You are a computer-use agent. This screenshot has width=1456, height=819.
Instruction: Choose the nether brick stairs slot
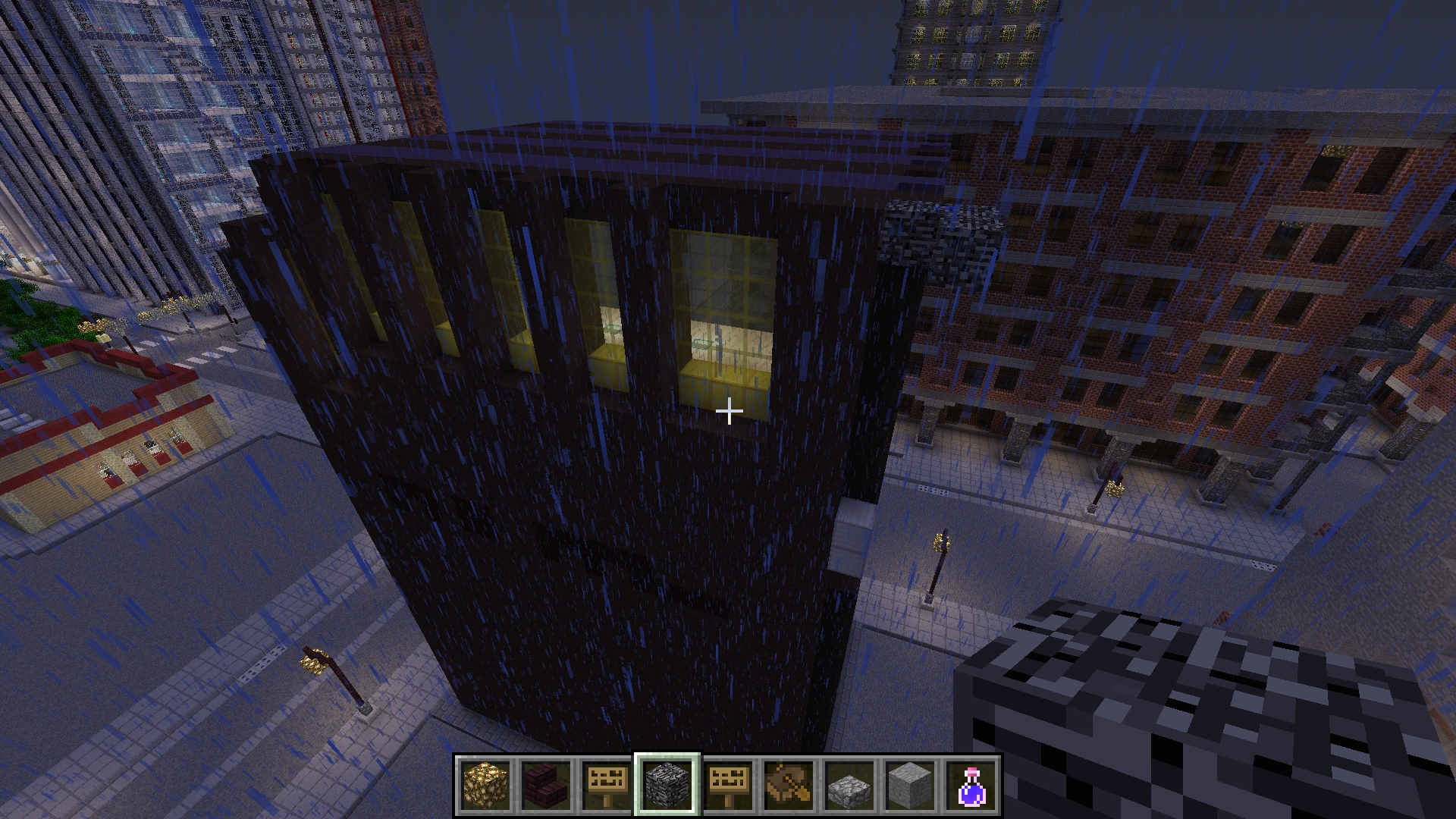[x=546, y=785]
